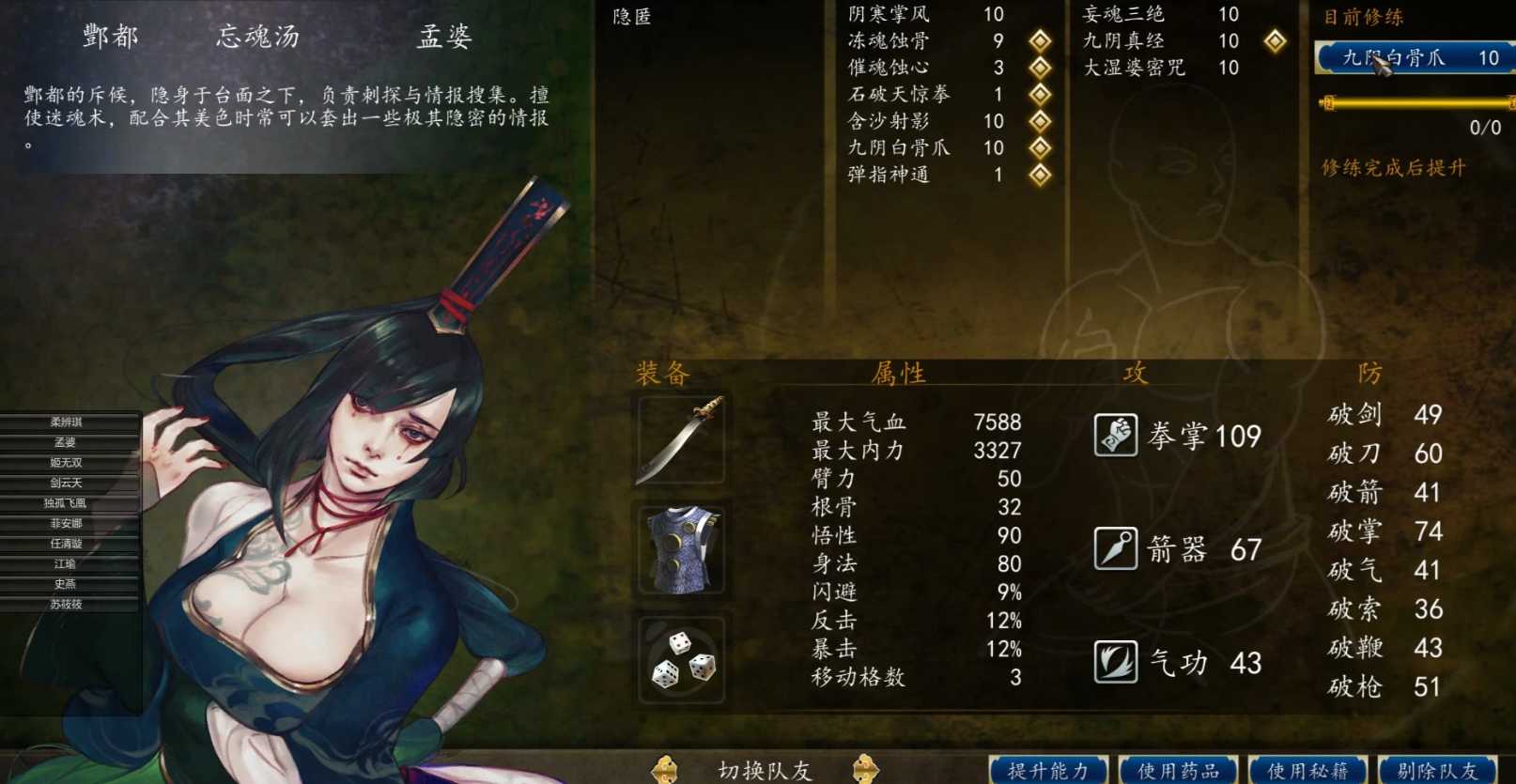Click the upgrade diamond next to 九阴真经
The image size is (1516, 784).
tap(1276, 40)
